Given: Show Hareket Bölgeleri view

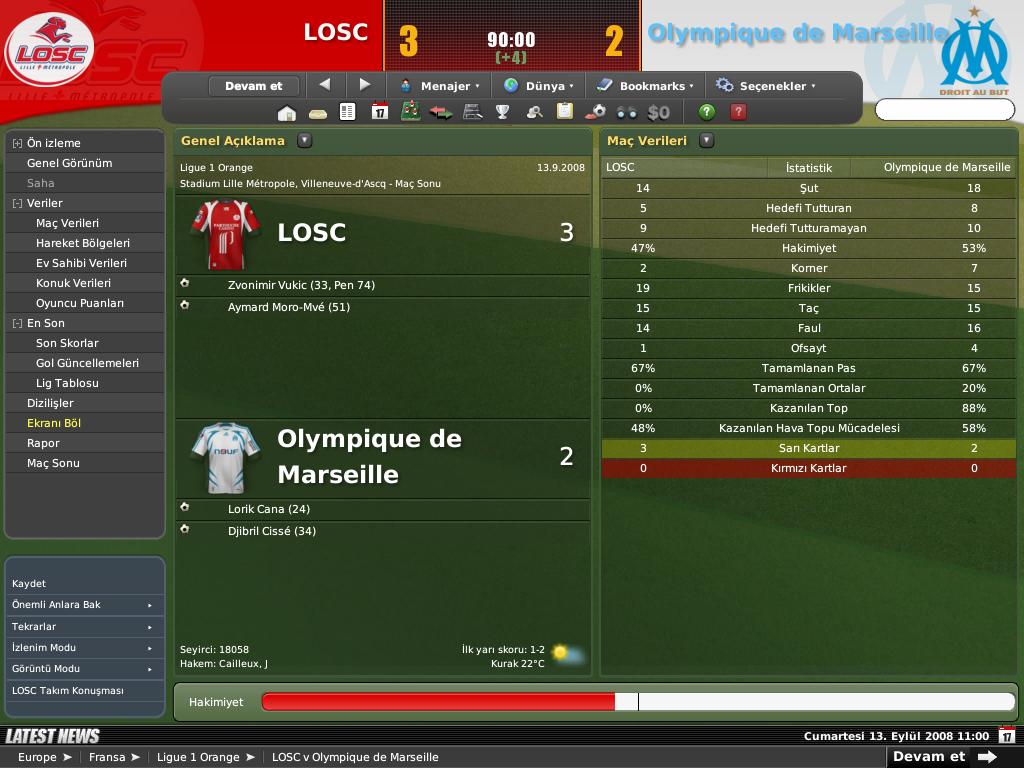Looking at the screenshot, I should pyautogui.click(x=82, y=243).
